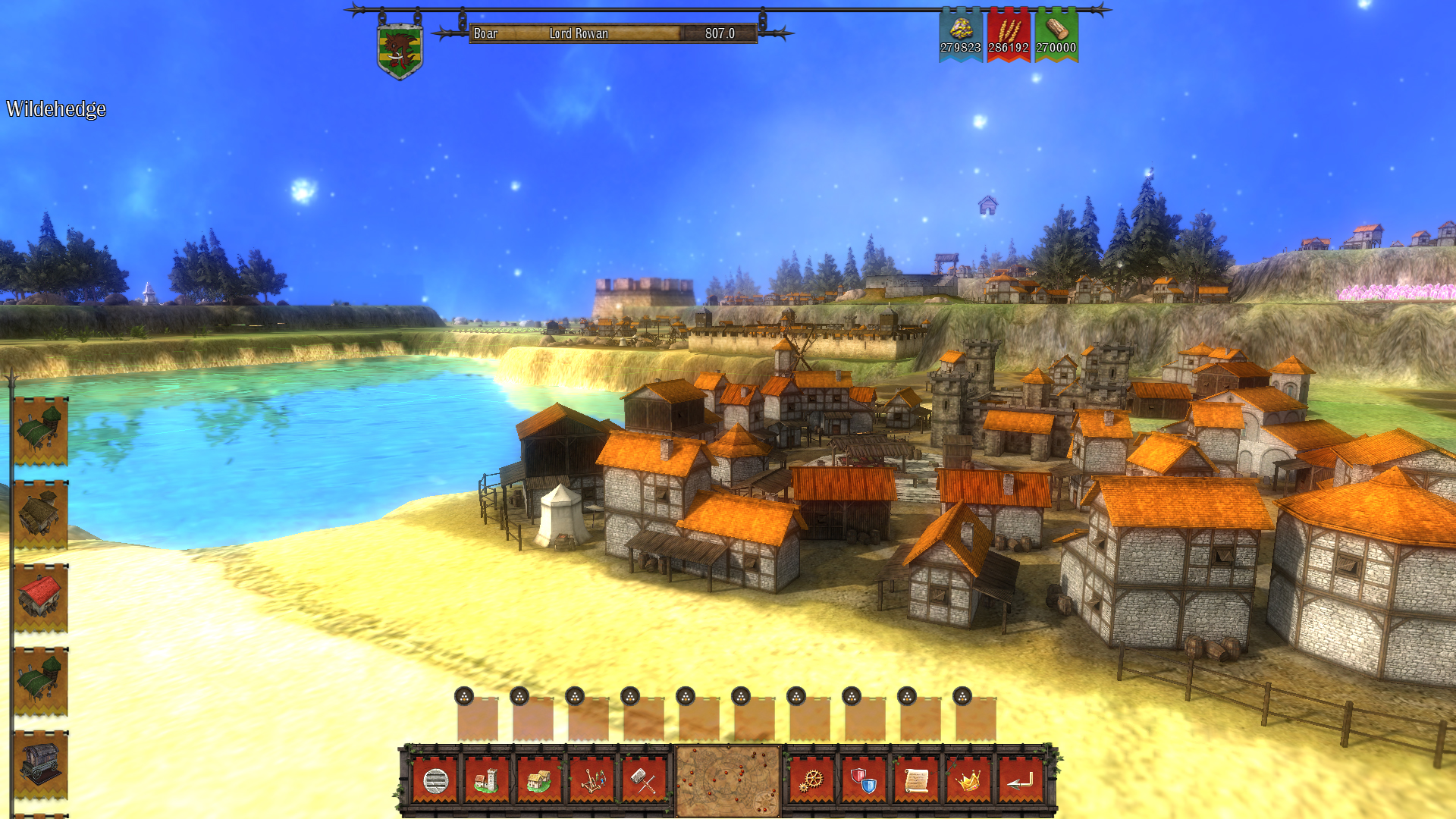Click the 807.0 treasury display
The width and height of the screenshot is (1456, 819).
point(719,33)
